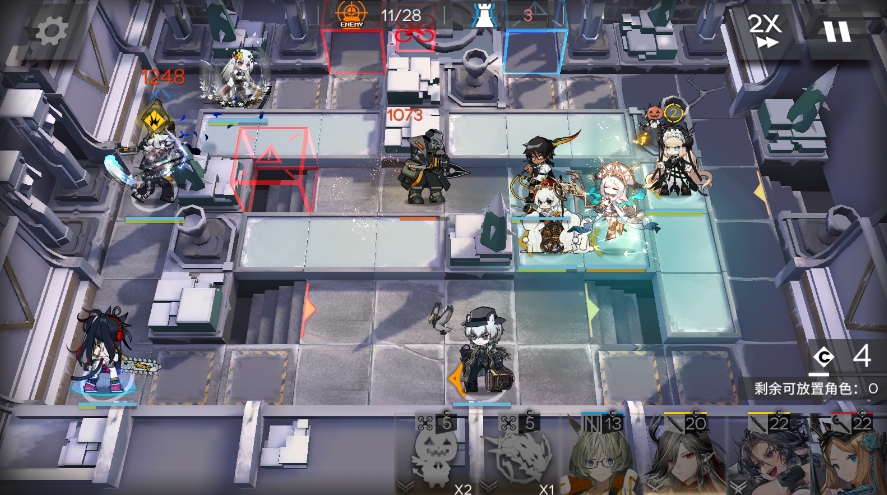Pause the battle
887x495 pixels.
click(836, 31)
